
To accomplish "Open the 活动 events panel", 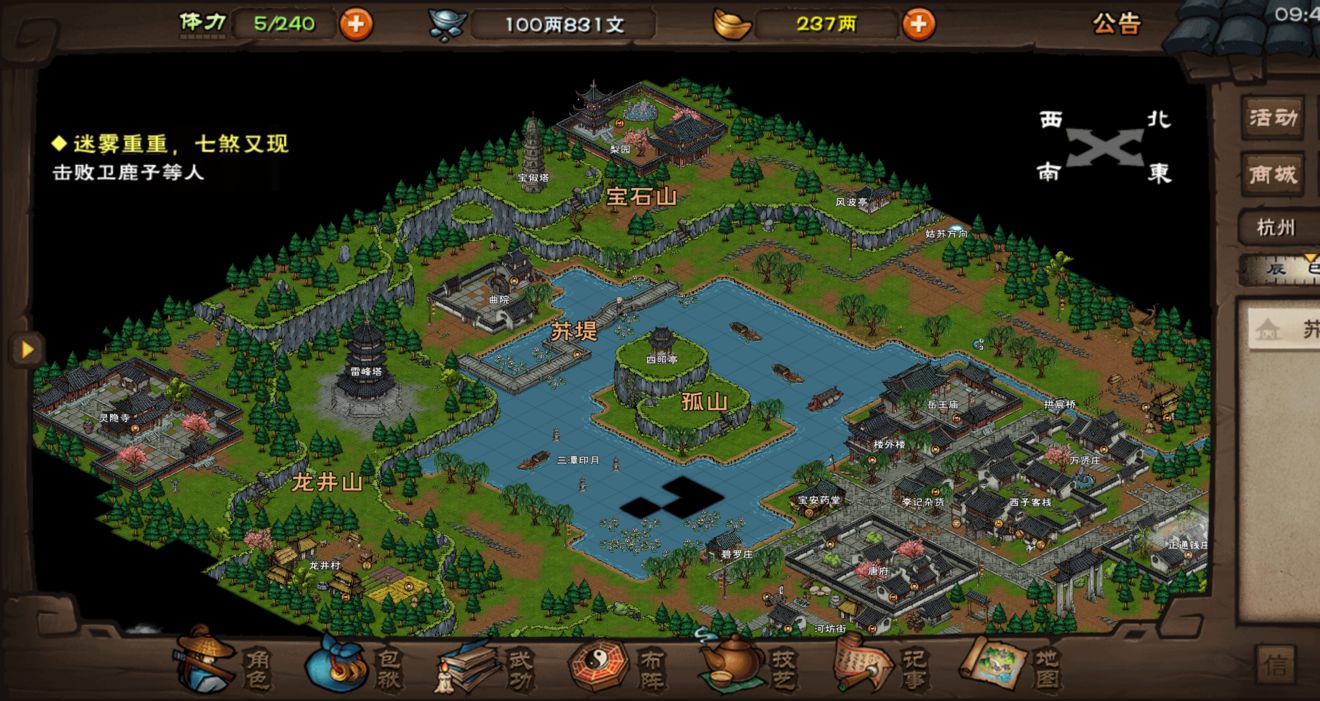I will (x=1272, y=118).
